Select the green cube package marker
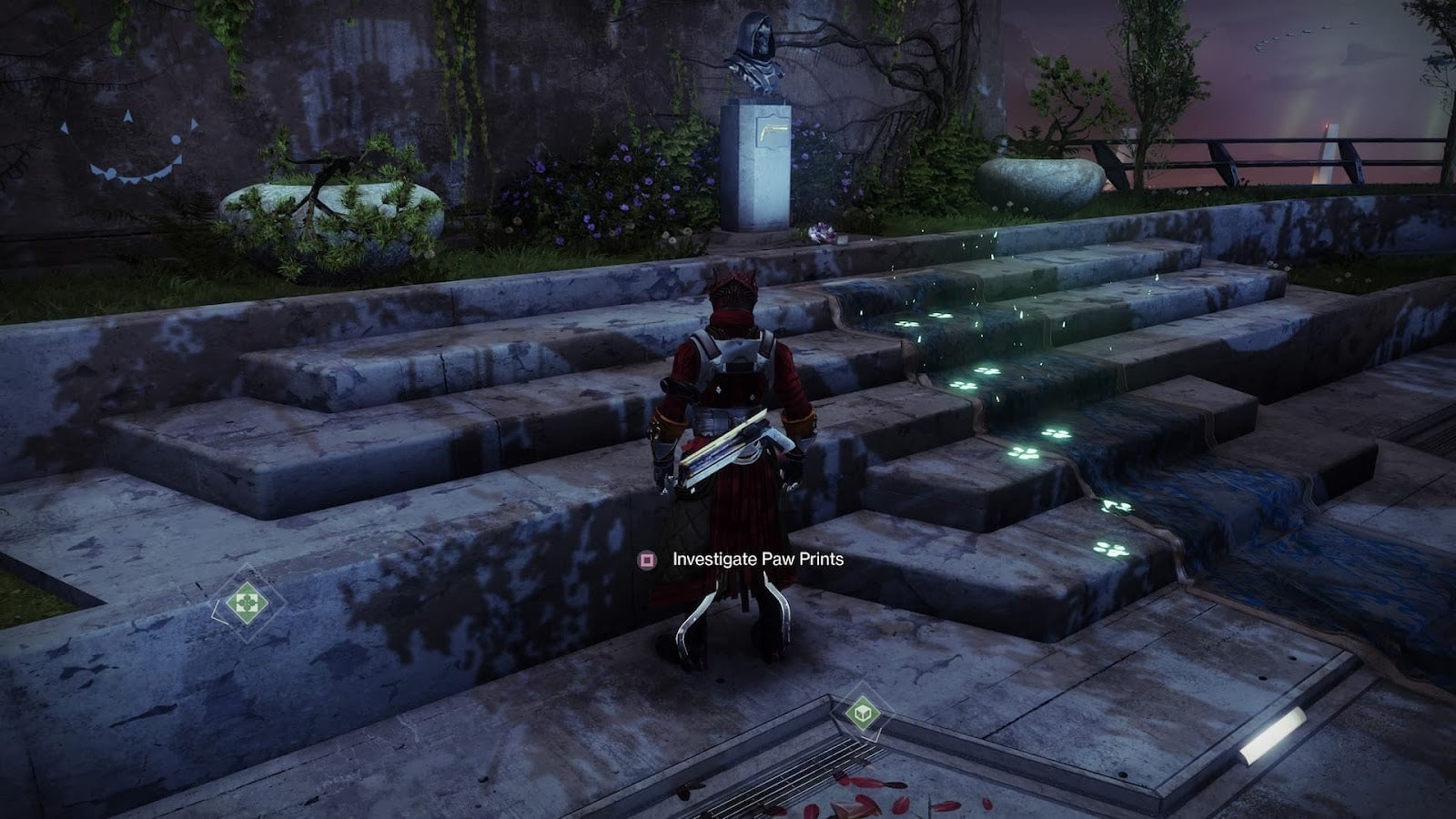Image resolution: width=1456 pixels, height=819 pixels. point(863,713)
